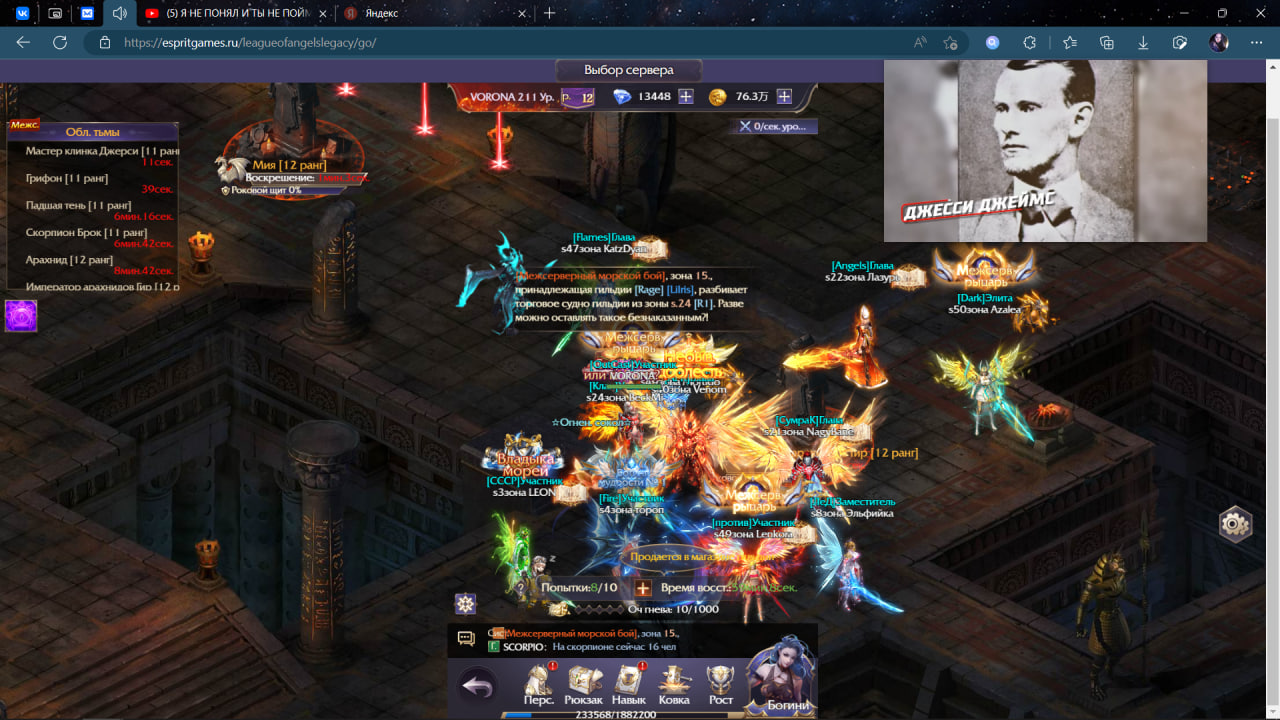Add more diamonds with the plus button
The height and width of the screenshot is (720, 1280).
click(x=686, y=96)
